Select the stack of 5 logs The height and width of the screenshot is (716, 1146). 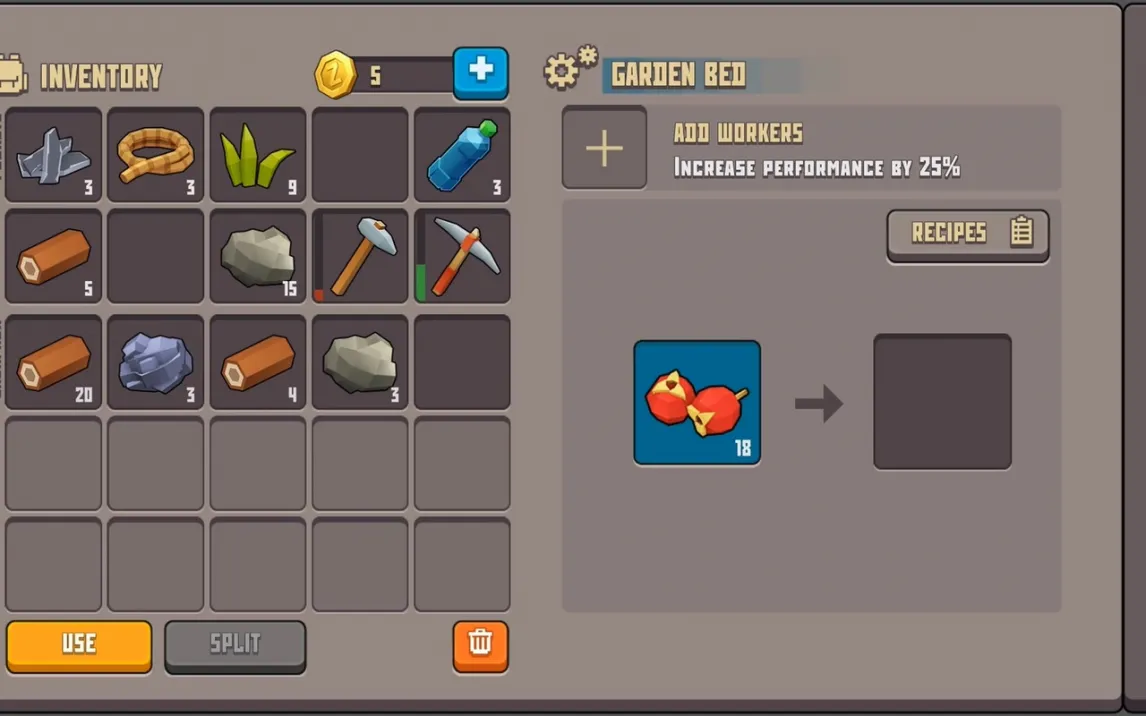tap(53, 256)
